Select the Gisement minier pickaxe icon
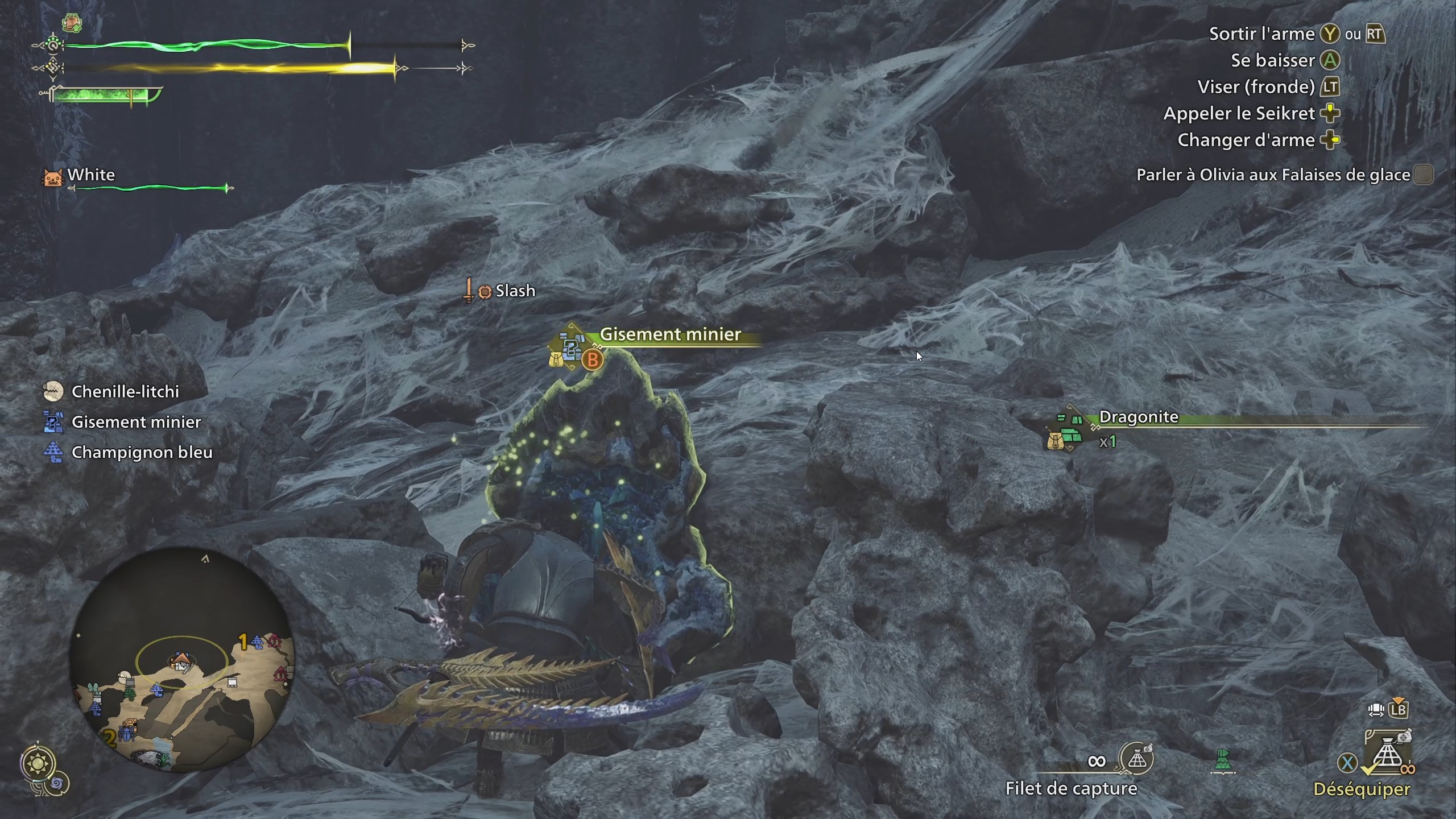Screen dimensions: 1456x819 (53, 423)
